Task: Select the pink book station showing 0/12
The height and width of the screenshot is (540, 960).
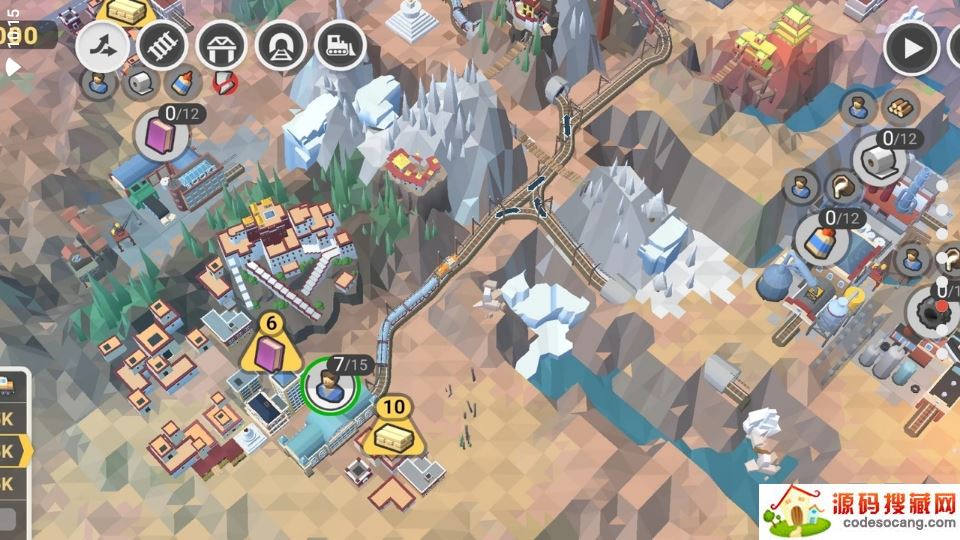Action: 161,135
